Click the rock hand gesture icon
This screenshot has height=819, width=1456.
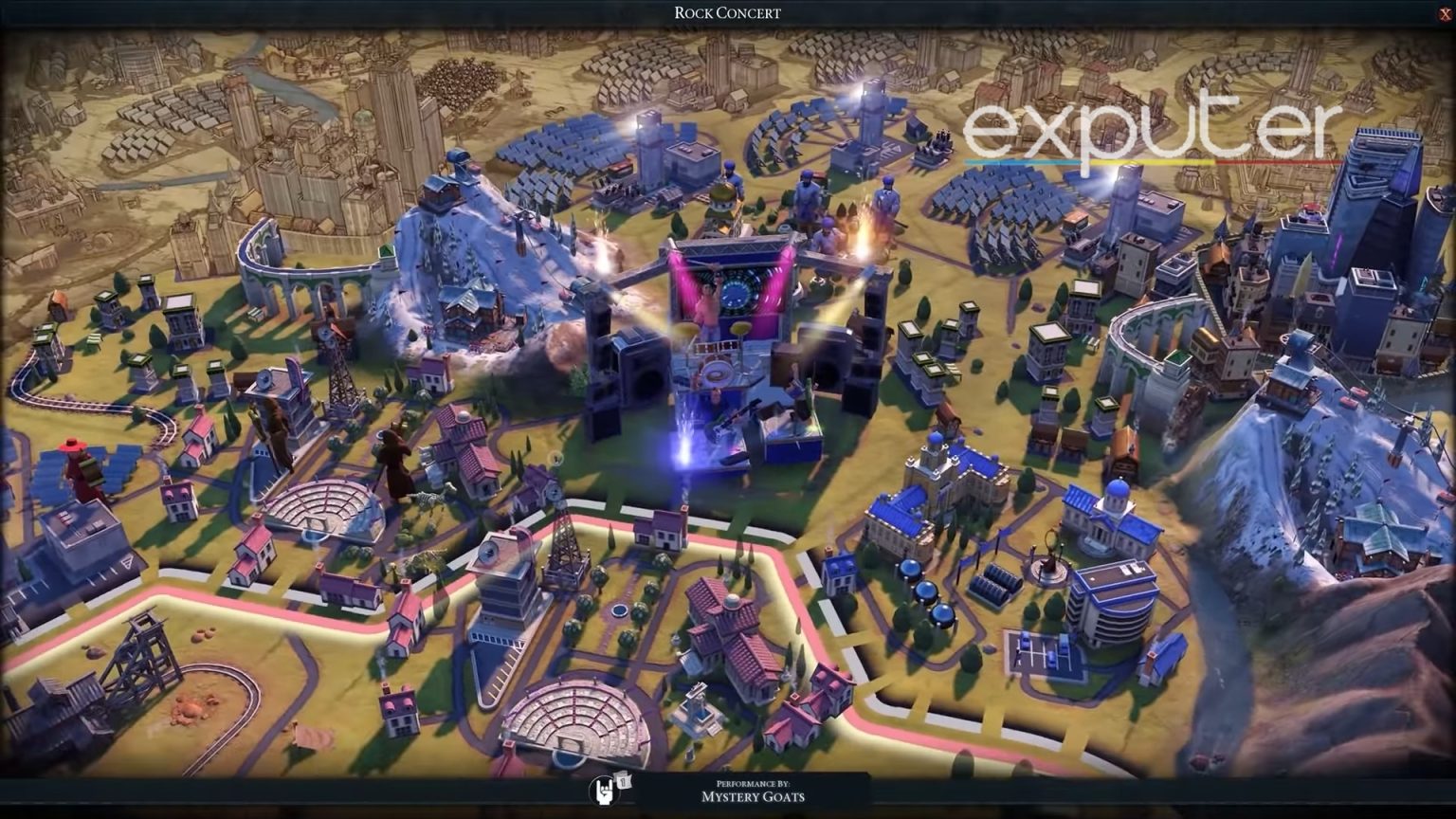point(605,791)
